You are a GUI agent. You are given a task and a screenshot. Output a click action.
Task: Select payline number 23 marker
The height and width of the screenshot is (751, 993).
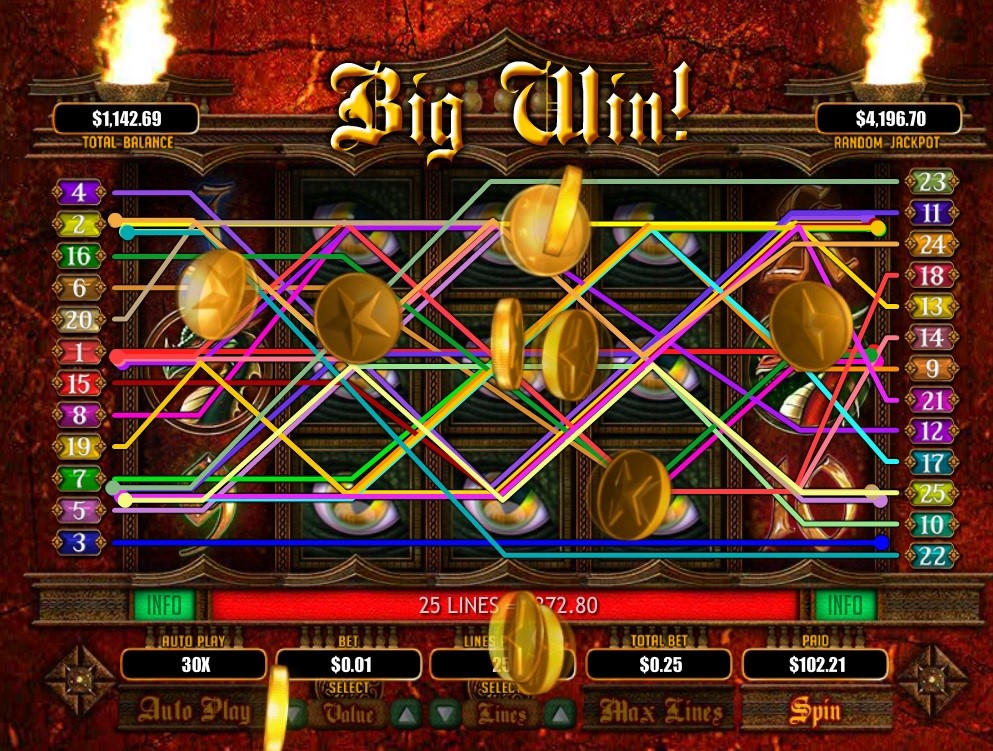tap(931, 182)
